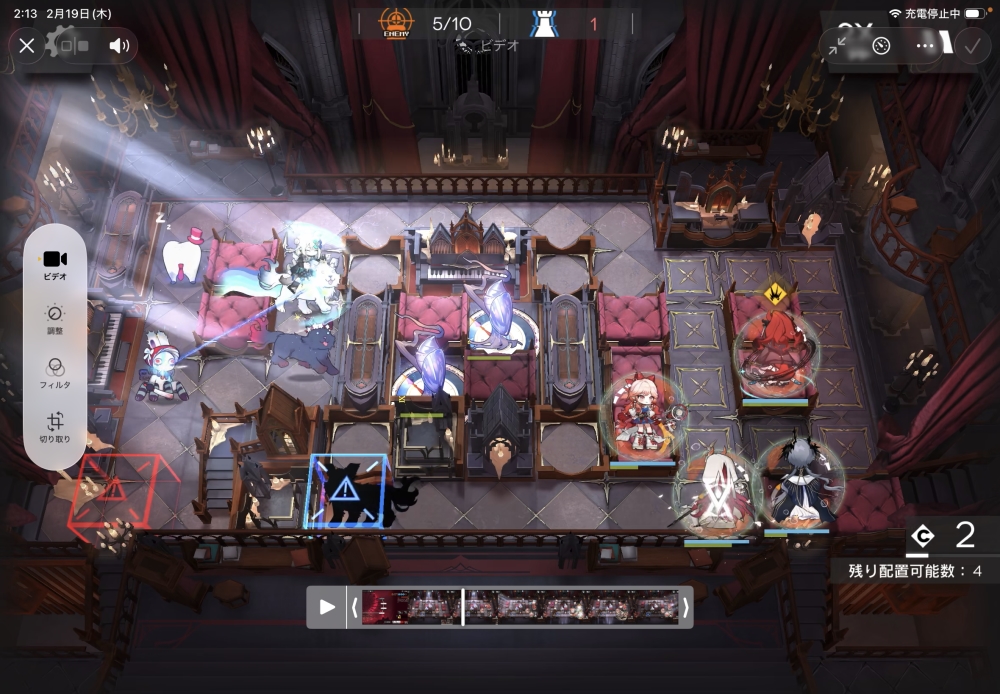Choose the 切り取り crop tab

55,428
